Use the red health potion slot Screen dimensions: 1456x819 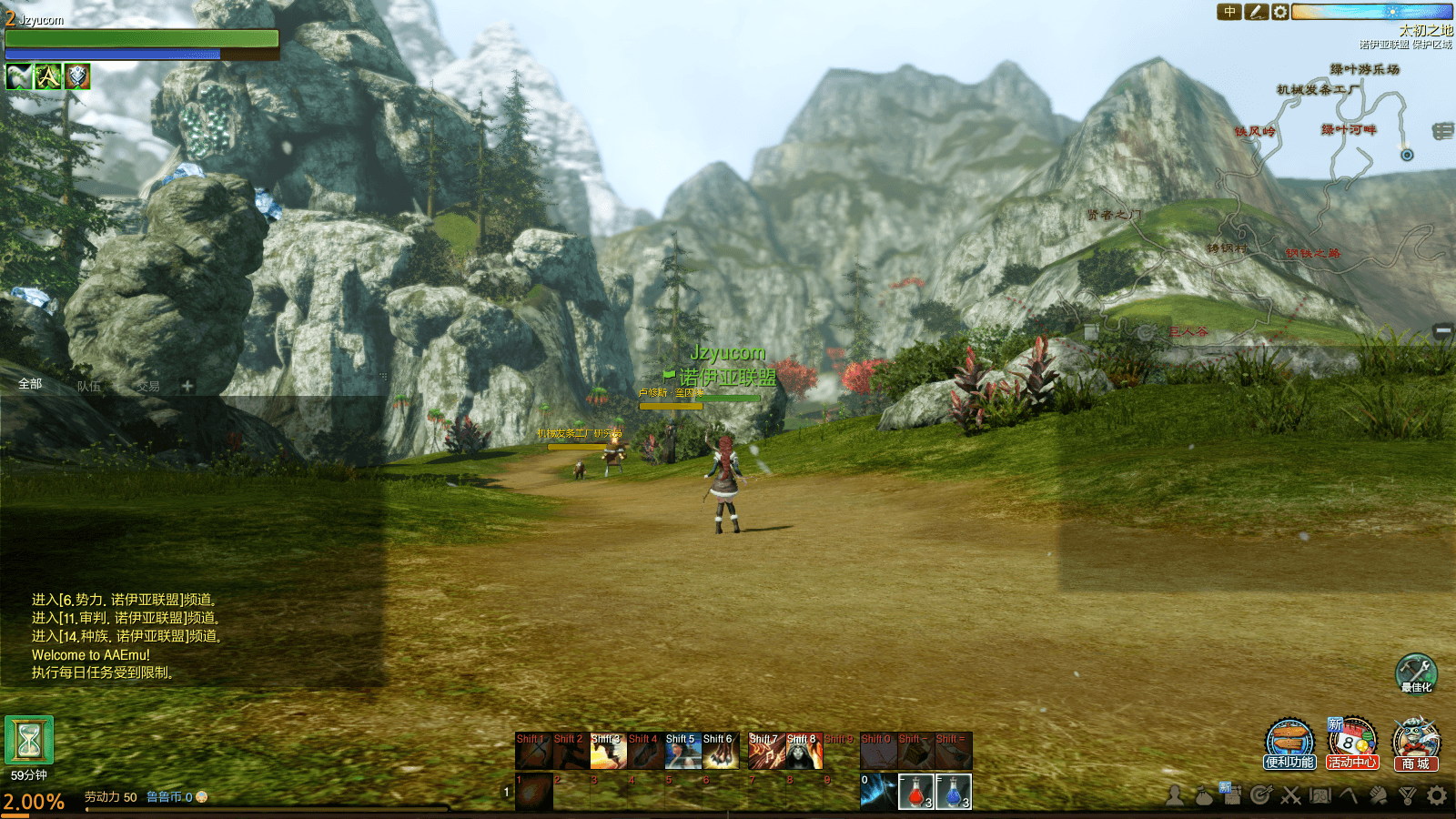point(915,792)
